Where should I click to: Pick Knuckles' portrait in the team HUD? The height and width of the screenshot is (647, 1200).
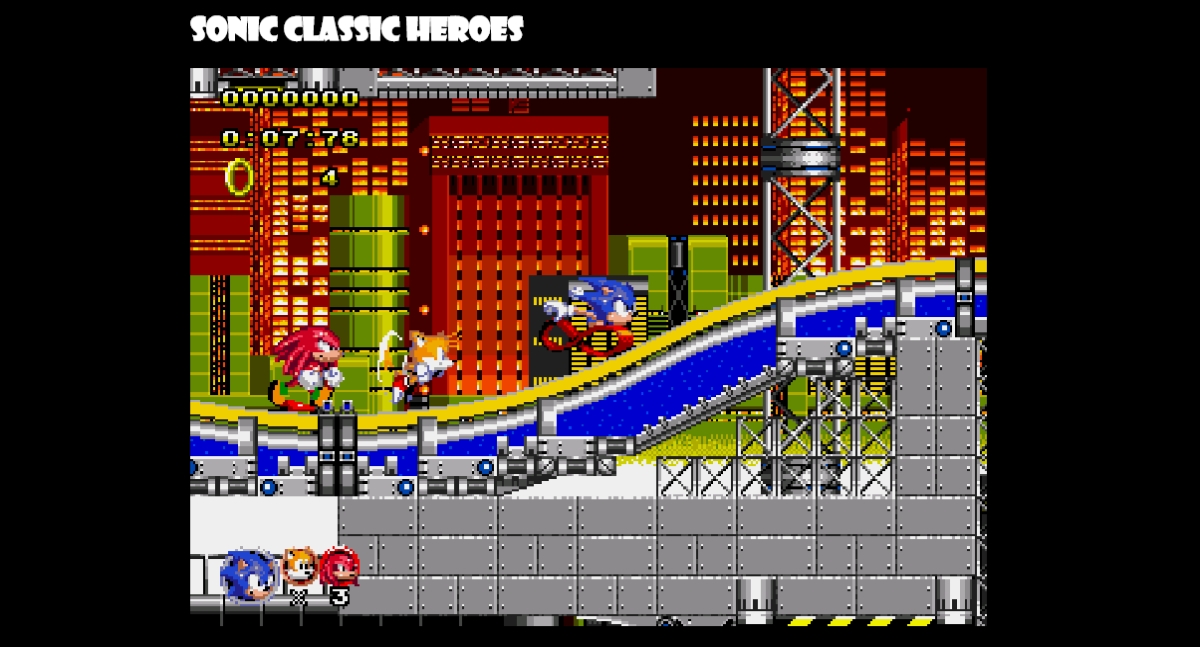(x=340, y=566)
